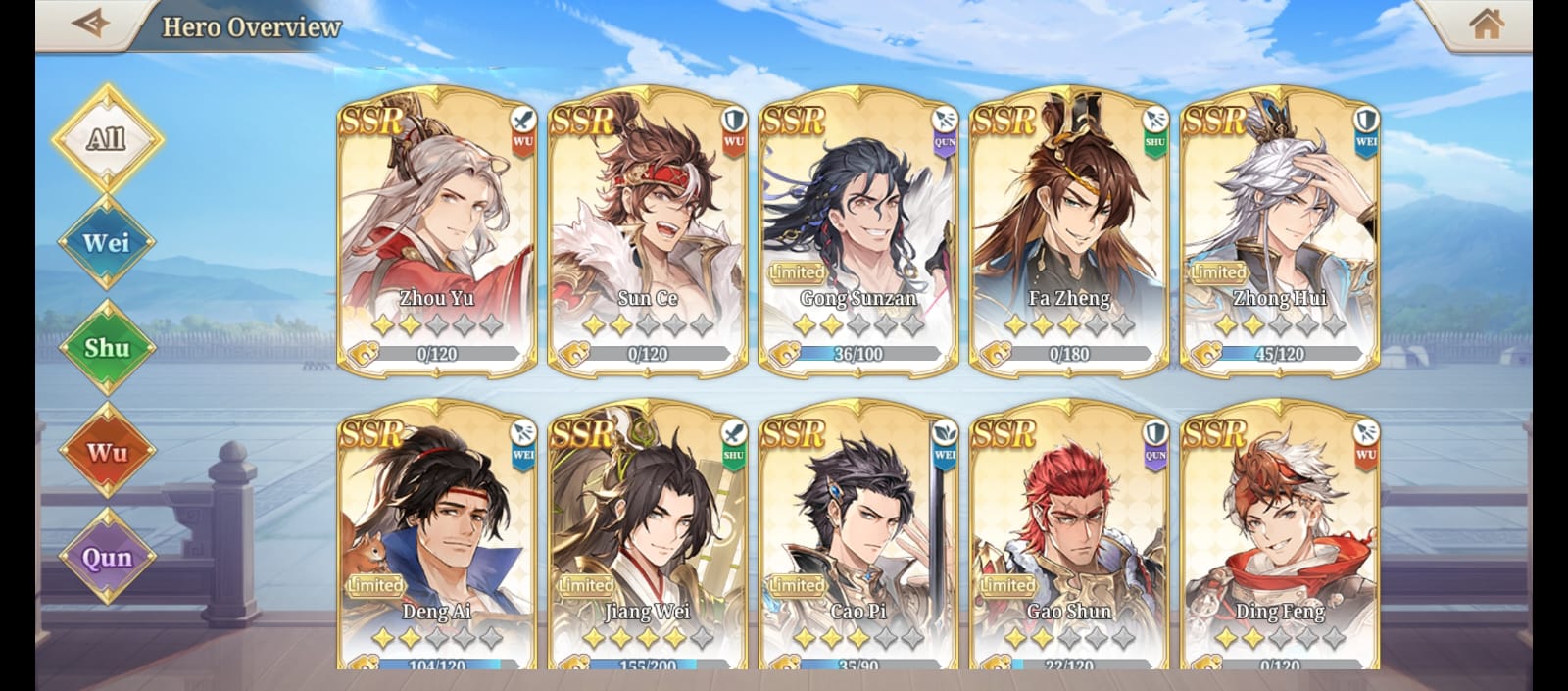This screenshot has height=691, width=1568.
Task: Select the Sun Ce hero card
Action: click(648, 230)
